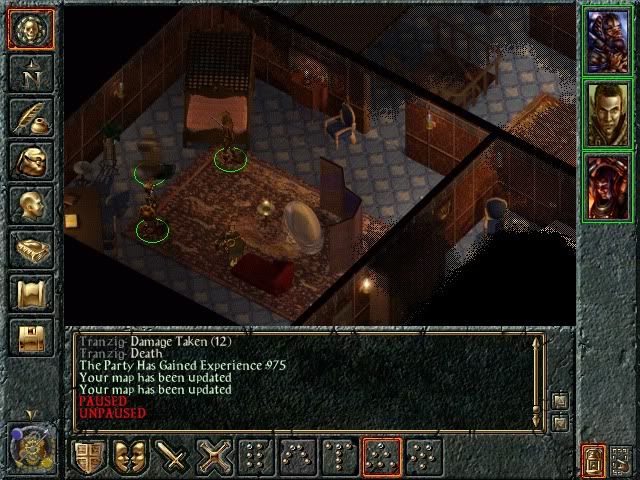Choose the middle party member portrait
Viewport: 640px width, 480px height.
click(x=608, y=112)
